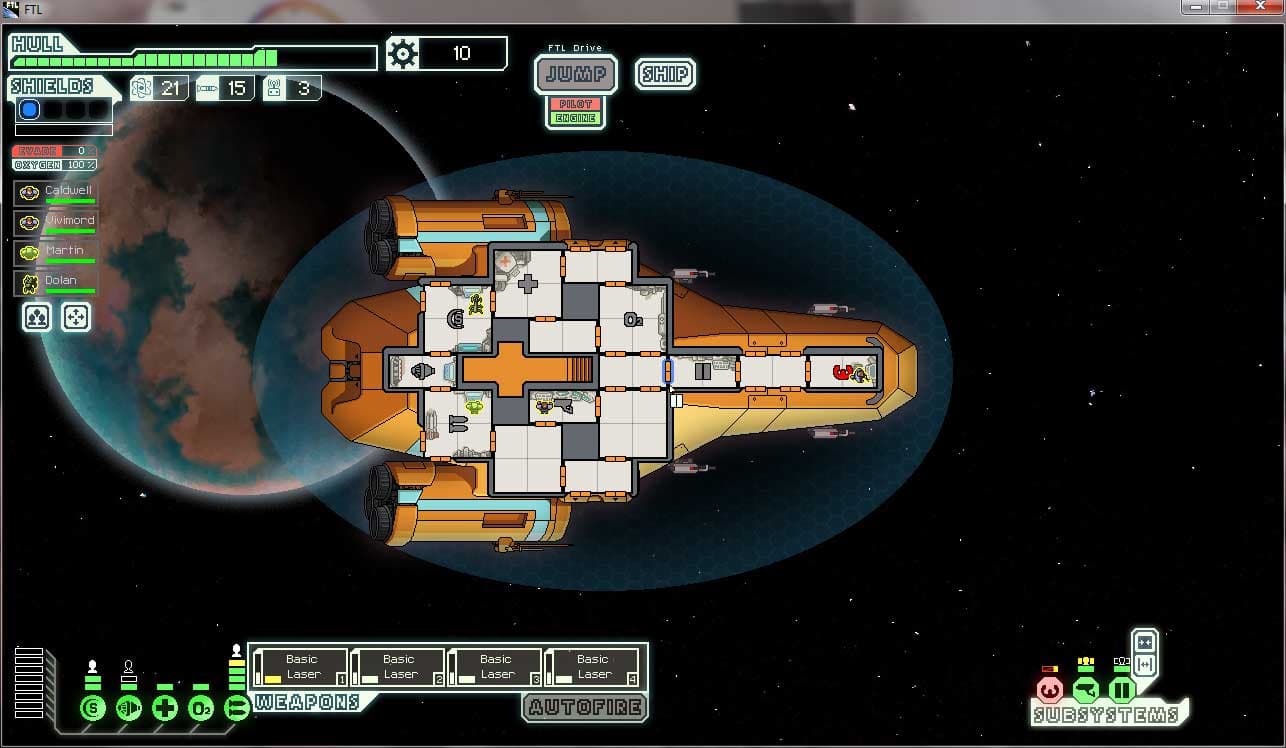Choose Basic Laser in weapon slot 3
Viewport: 1286px width, 748px height.
[494, 667]
